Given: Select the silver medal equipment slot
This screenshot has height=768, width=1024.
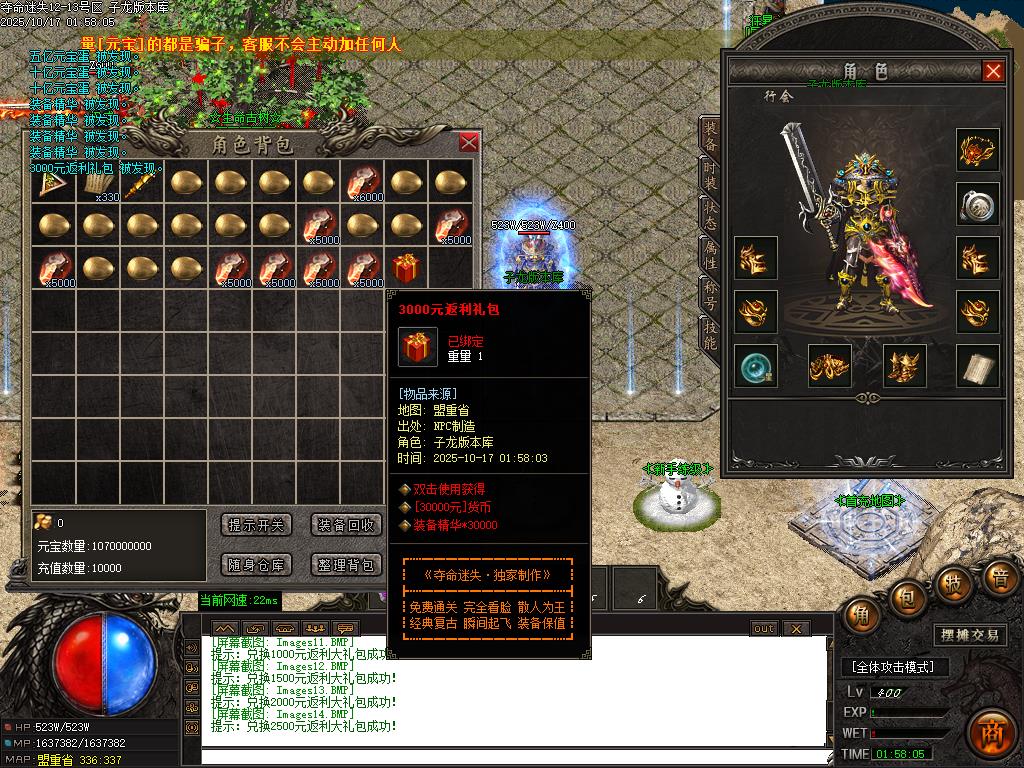Looking at the screenshot, I should coord(977,204).
